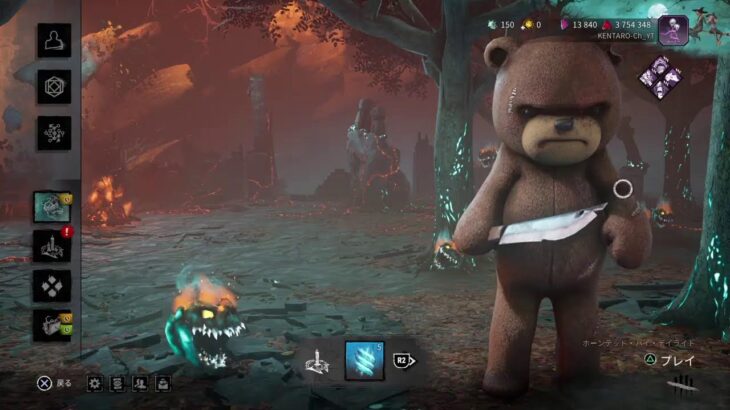Open the bottom side-menu tile with green badge
This screenshot has height=410, width=730.
[x=52, y=325]
